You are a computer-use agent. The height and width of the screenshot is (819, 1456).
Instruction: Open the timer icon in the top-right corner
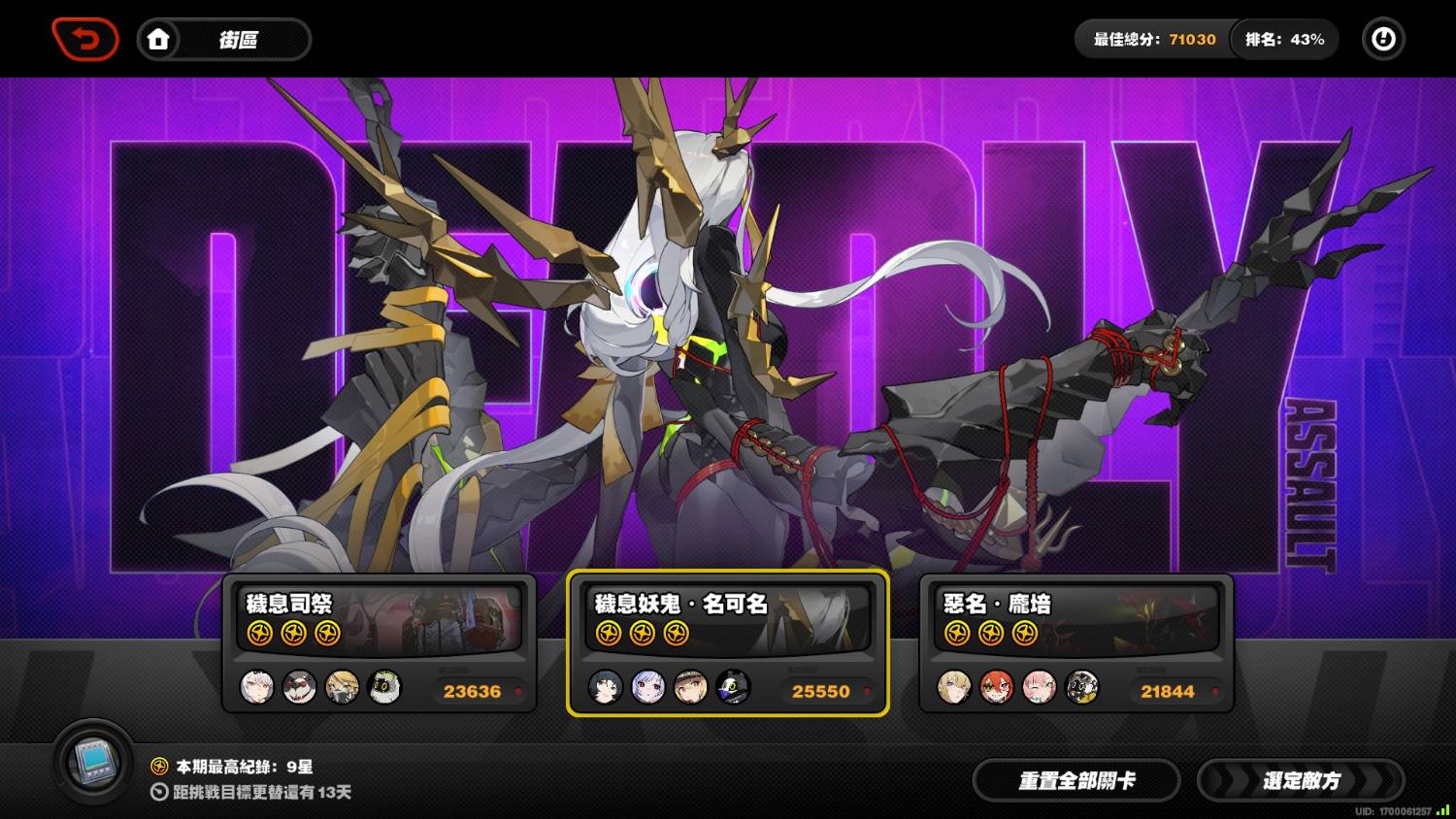(x=1383, y=40)
